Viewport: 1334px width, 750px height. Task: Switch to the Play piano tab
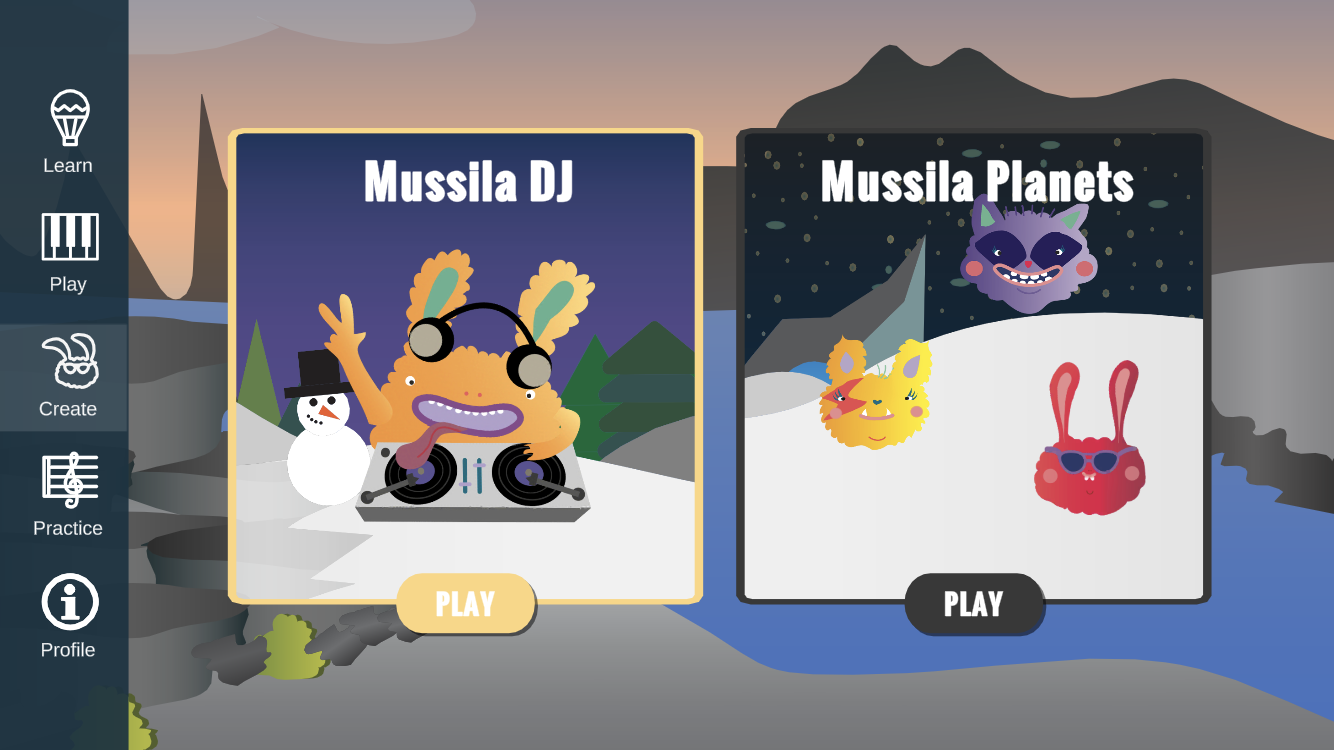[x=68, y=252]
